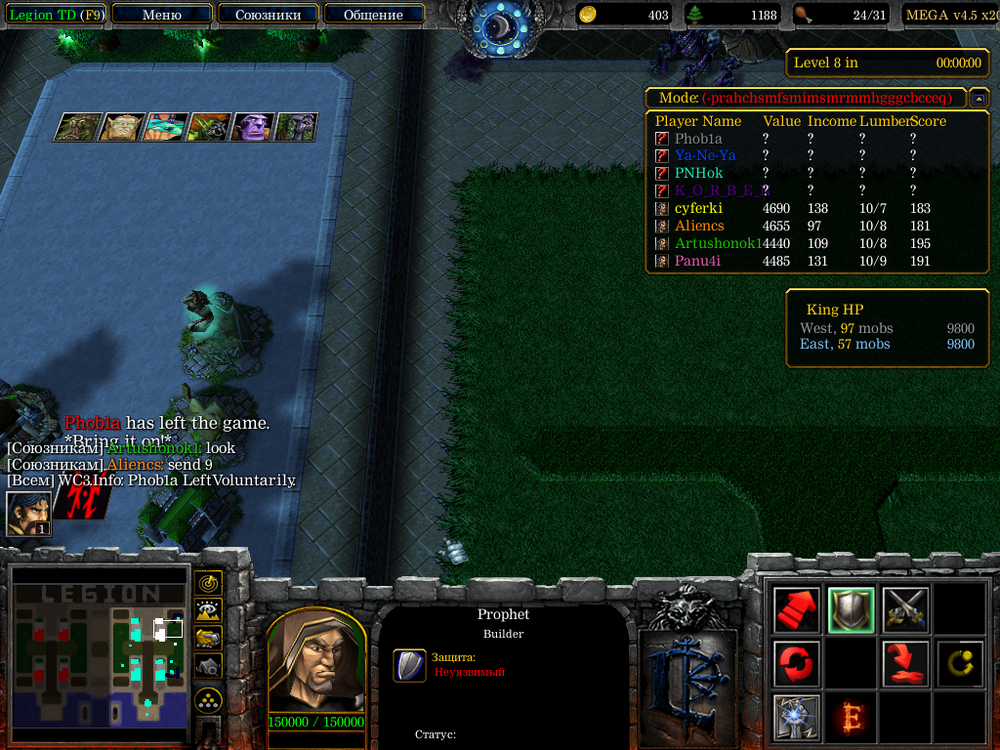Screen dimensions: 1000x750
Task: Toggle minimap terrain display (eye icon)
Action: pyautogui.click(x=208, y=610)
